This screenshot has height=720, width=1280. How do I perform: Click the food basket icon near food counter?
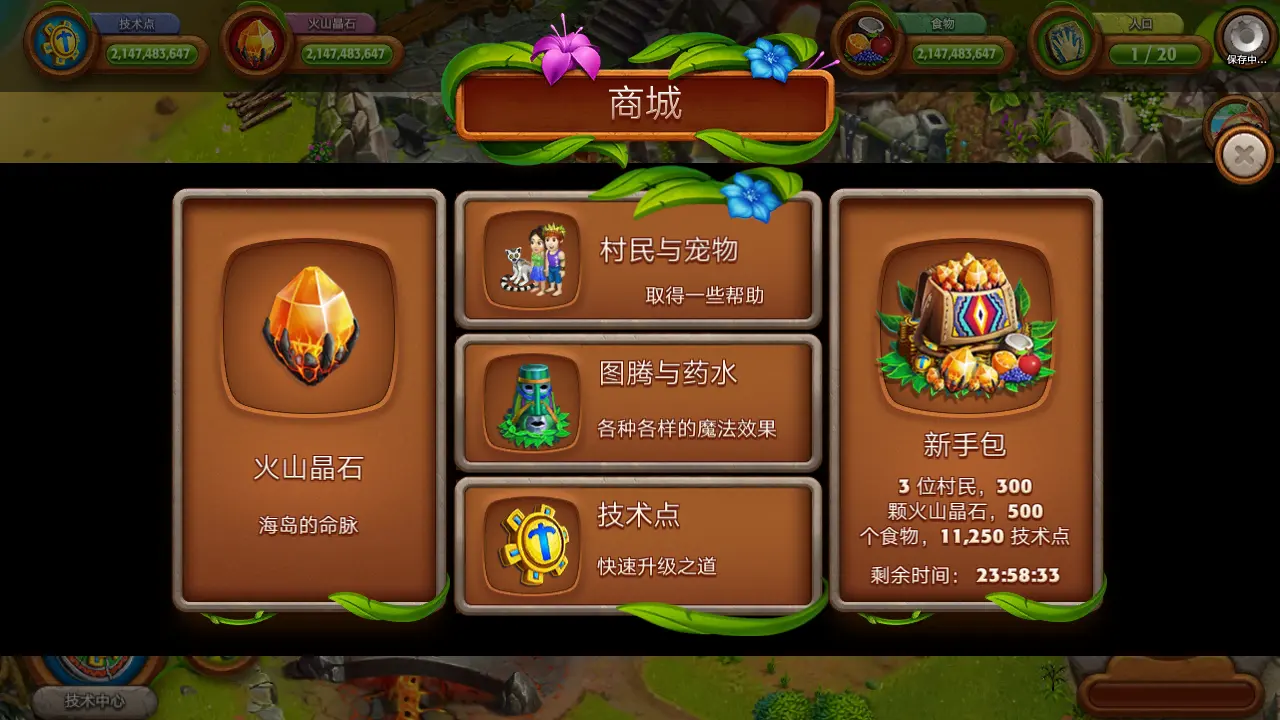(866, 38)
